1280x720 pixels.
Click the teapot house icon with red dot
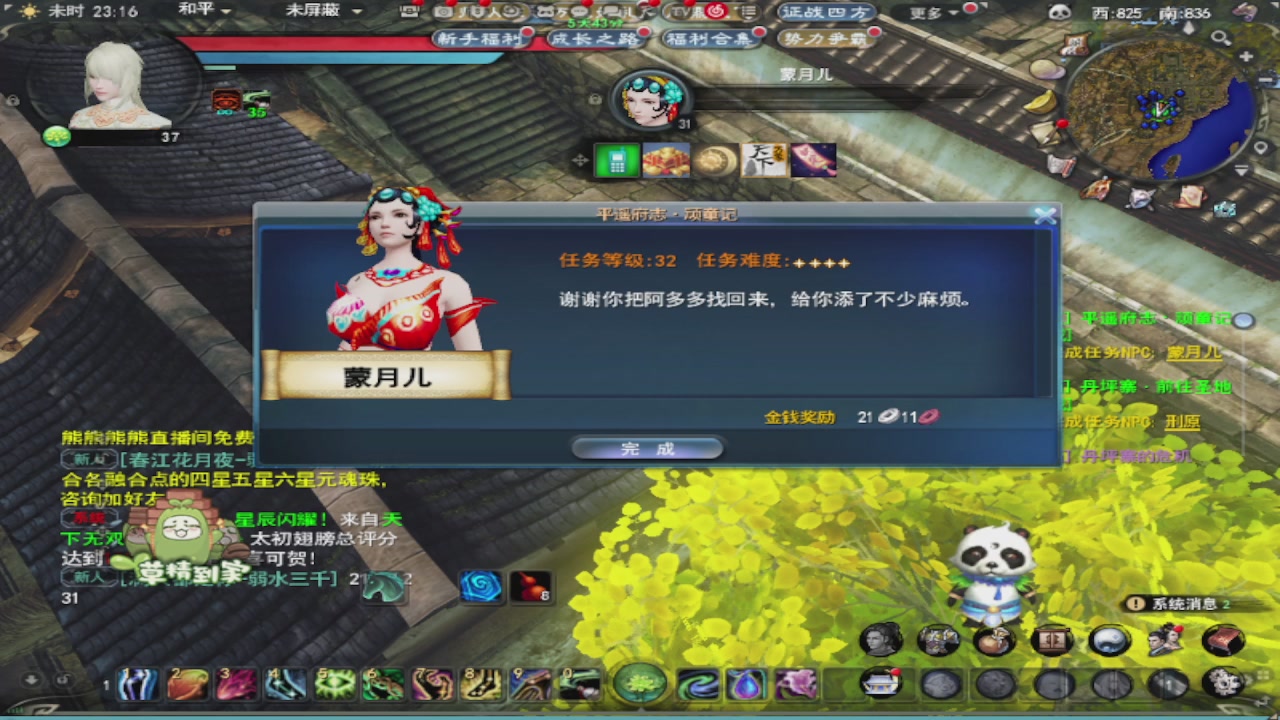coord(880,685)
